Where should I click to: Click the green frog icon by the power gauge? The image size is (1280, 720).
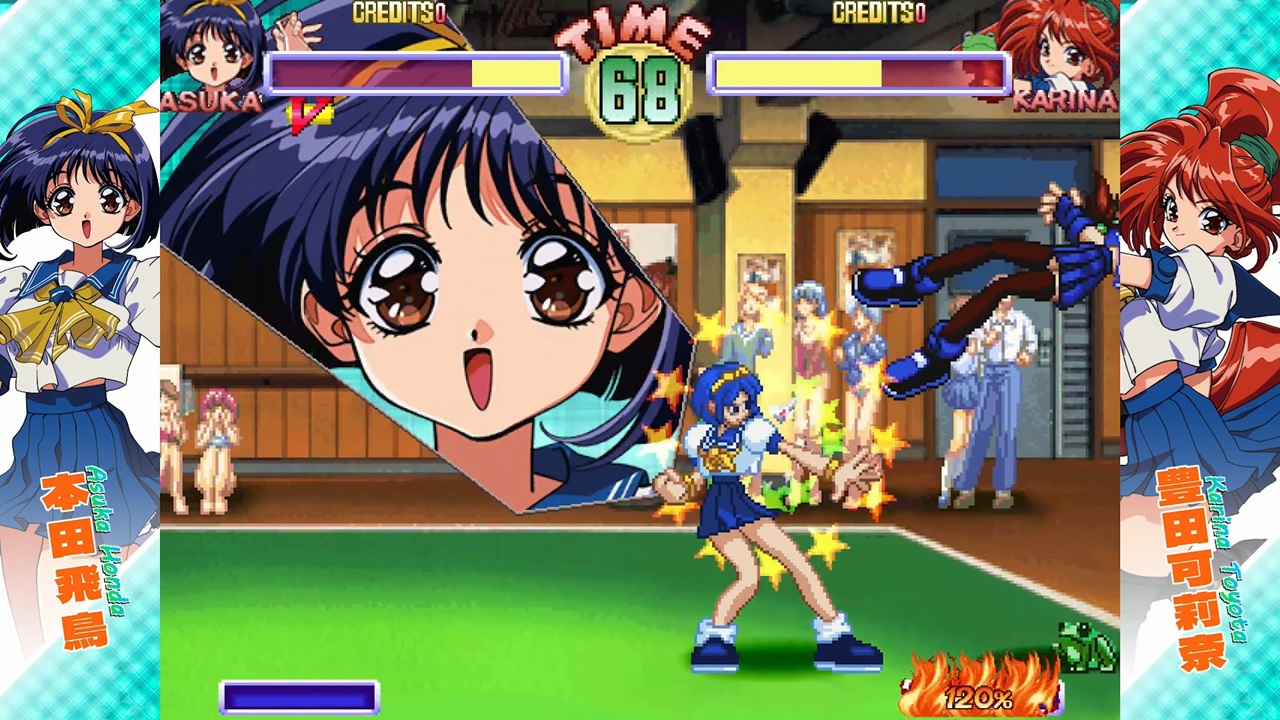[1088, 646]
